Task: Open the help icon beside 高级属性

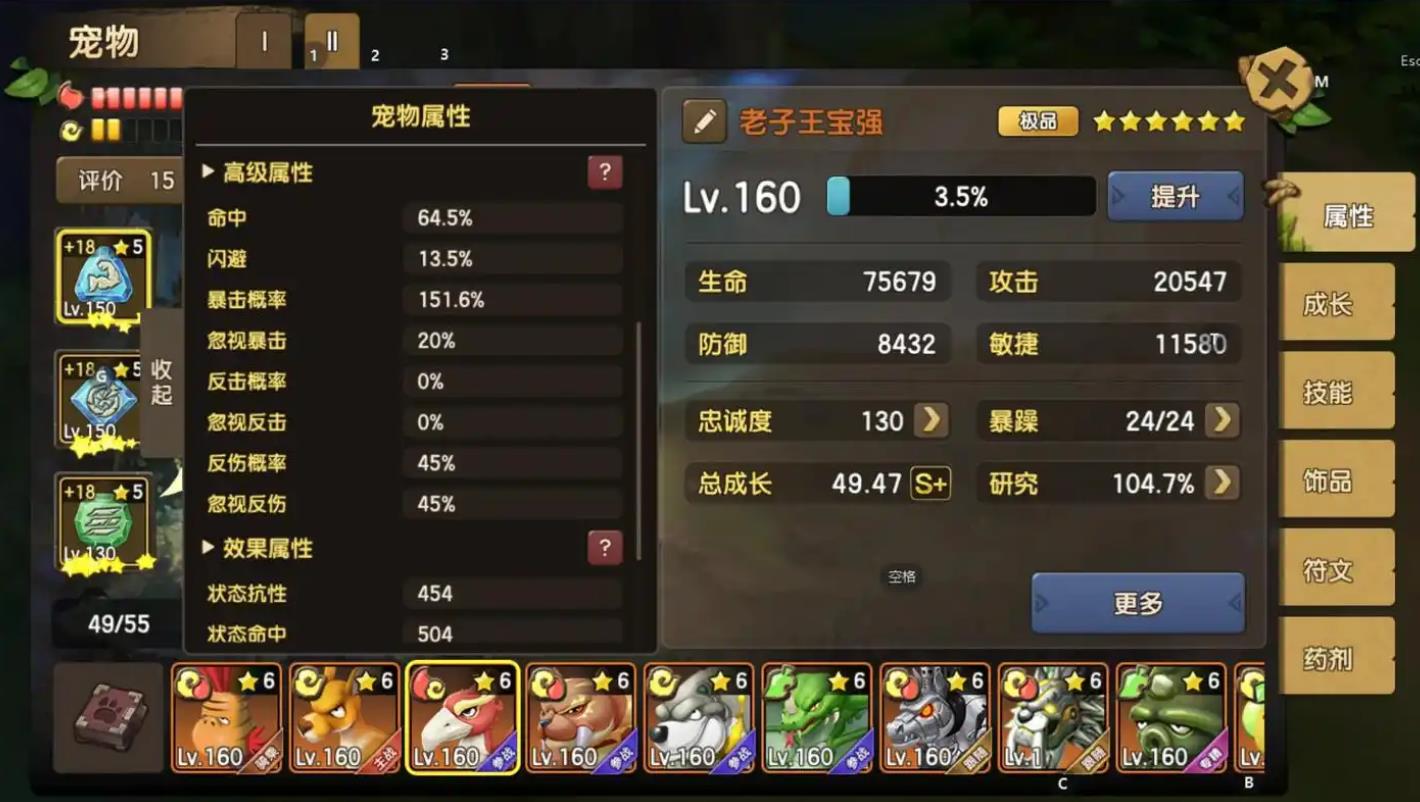Action: [604, 172]
